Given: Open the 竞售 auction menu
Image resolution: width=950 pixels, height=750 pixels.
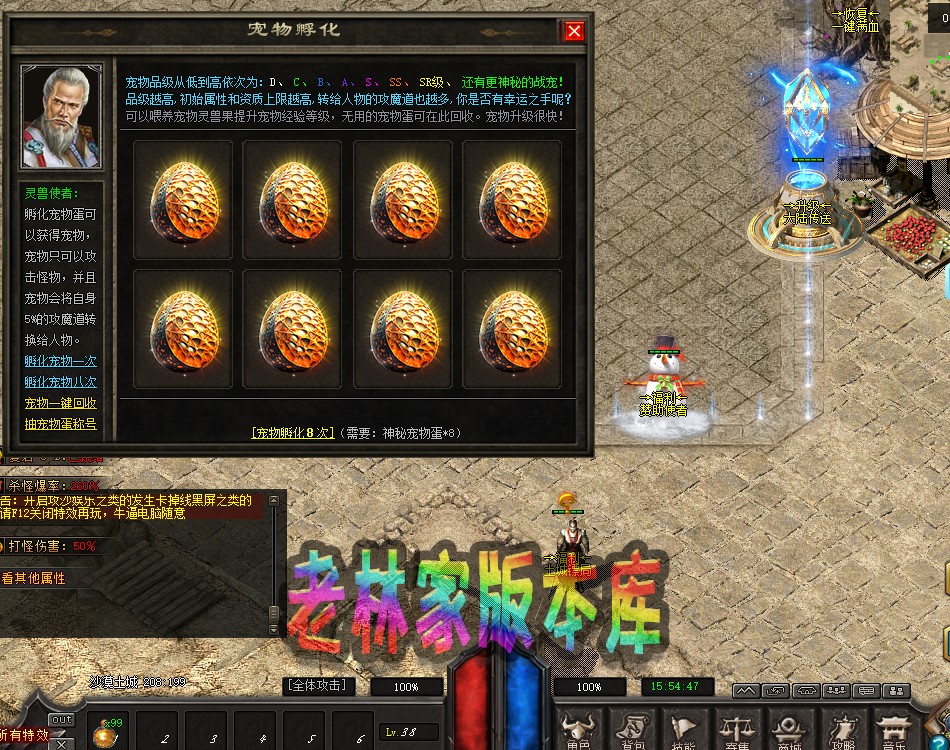Looking at the screenshot, I should pos(737,731).
